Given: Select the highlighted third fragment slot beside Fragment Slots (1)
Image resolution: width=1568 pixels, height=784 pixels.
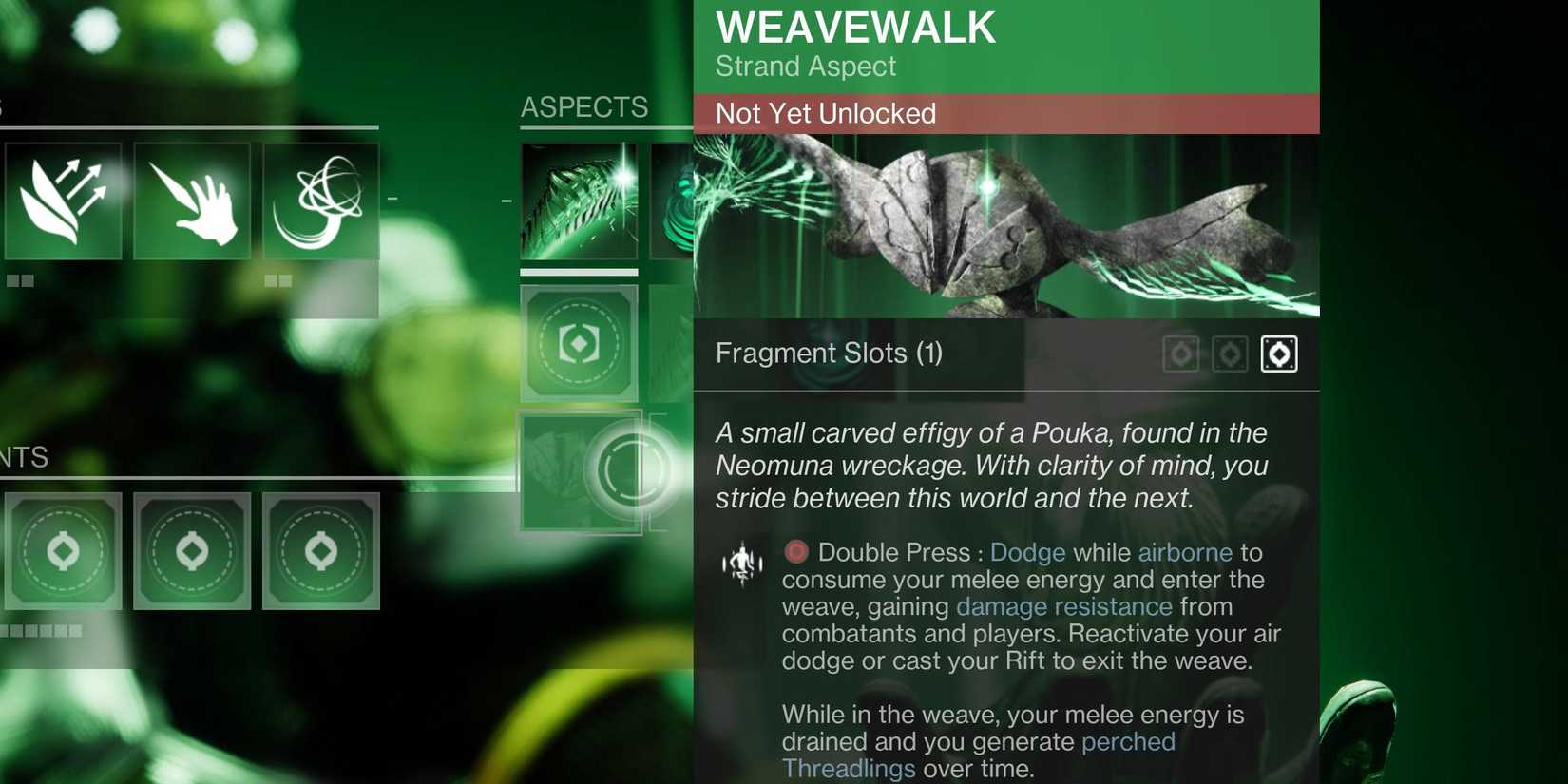Looking at the screenshot, I should point(1278,354).
